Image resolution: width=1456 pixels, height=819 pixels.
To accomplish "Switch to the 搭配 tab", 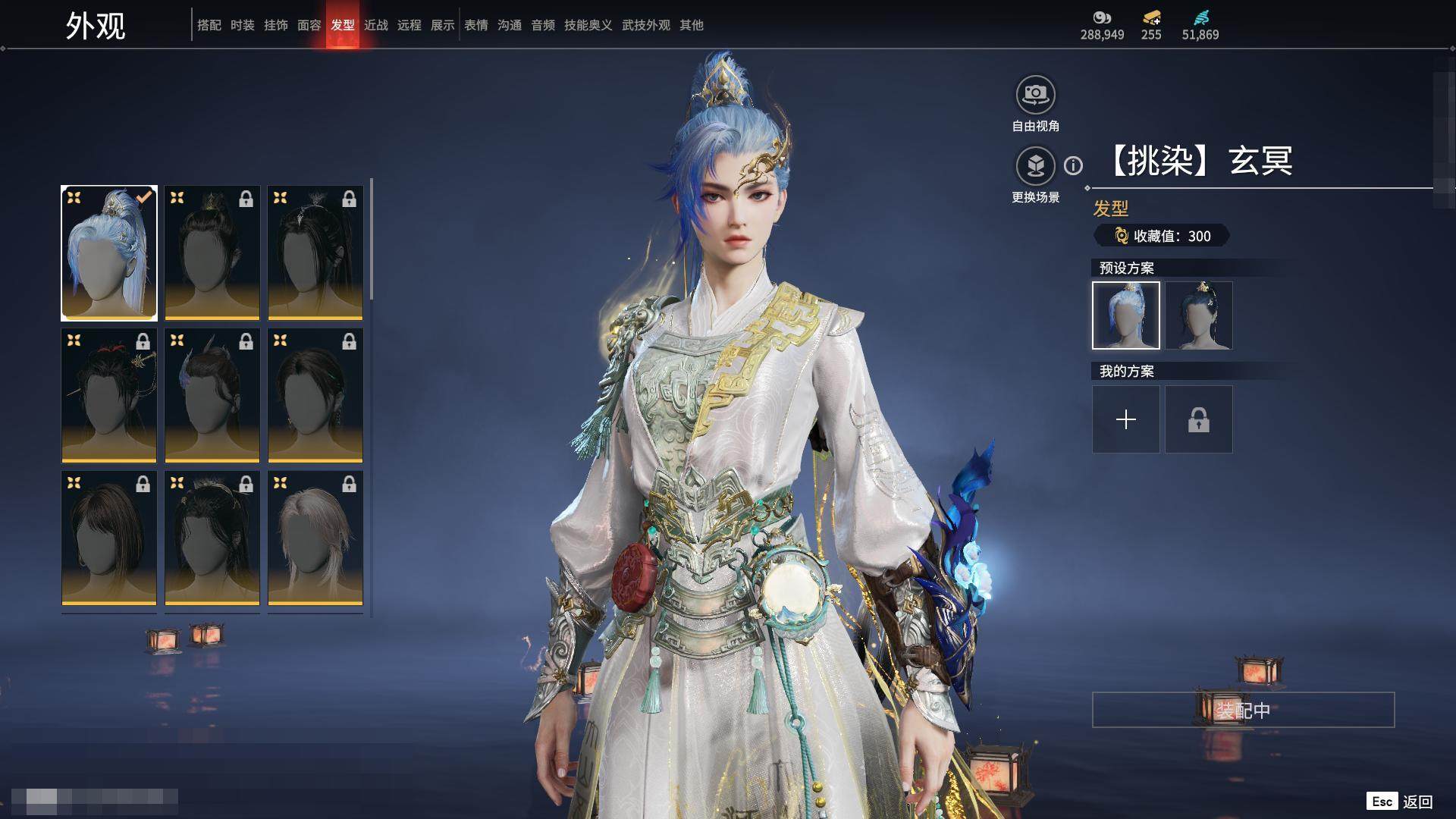I will [209, 25].
